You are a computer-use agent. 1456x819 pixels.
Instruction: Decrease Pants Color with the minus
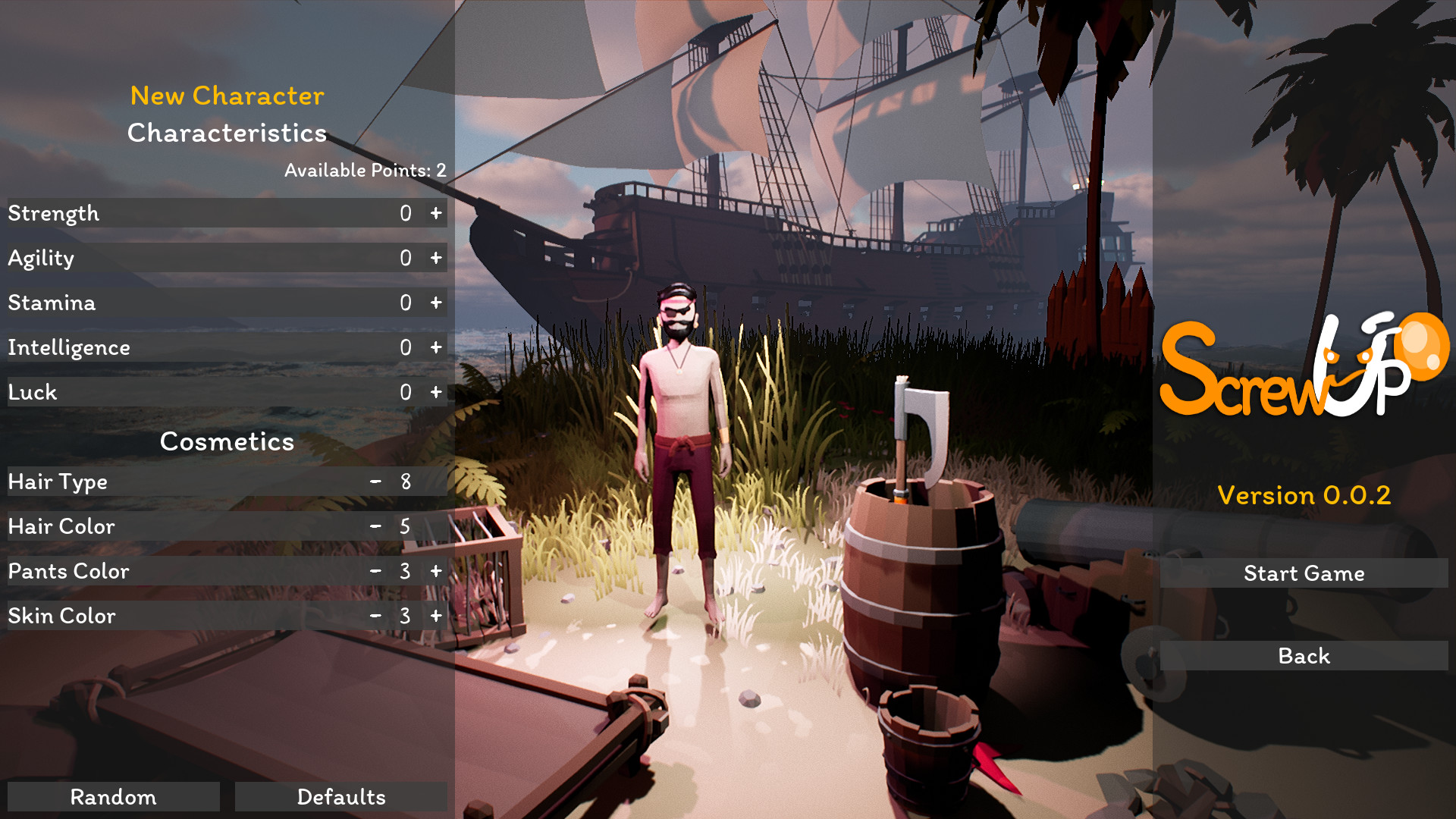click(x=375, y=571)
